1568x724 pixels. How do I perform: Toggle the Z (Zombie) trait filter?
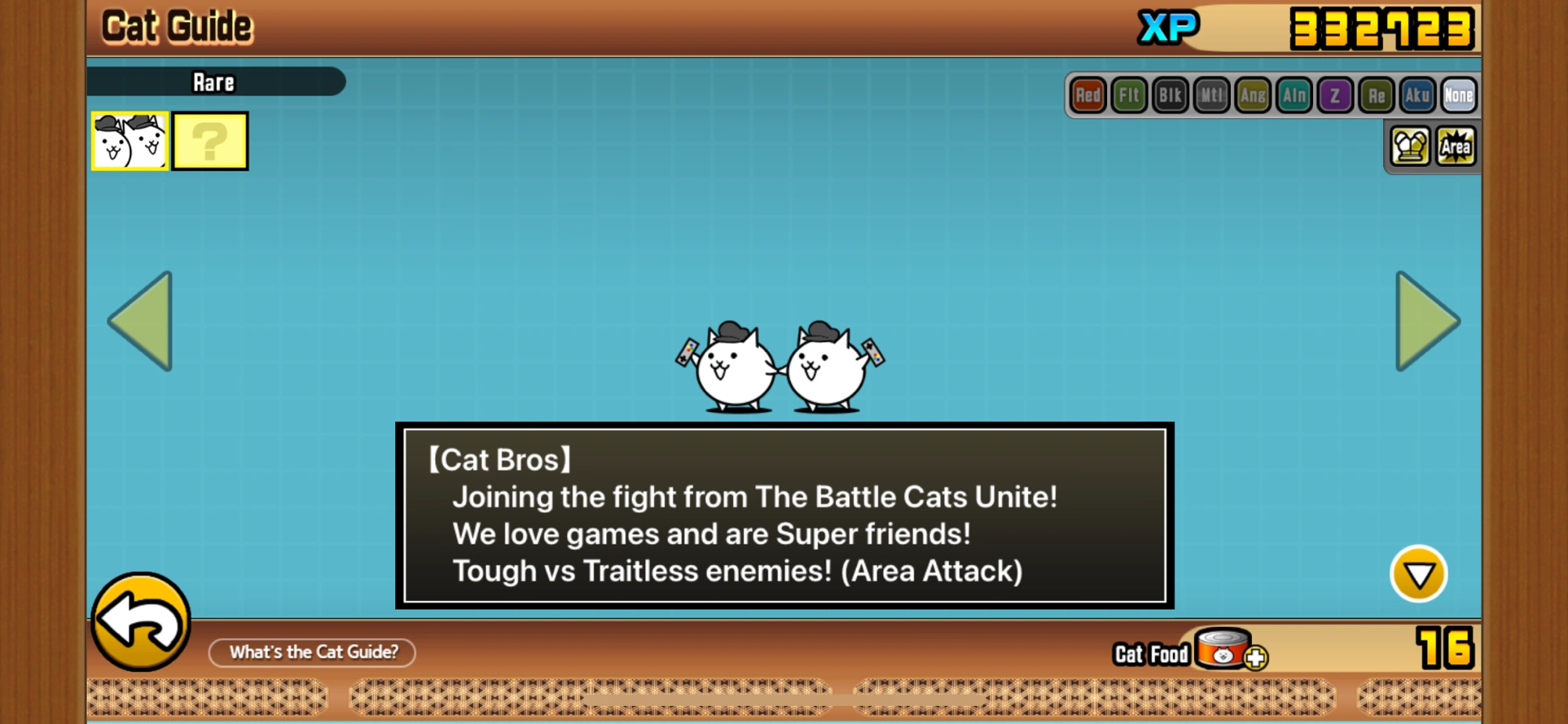click(1334, 96)
